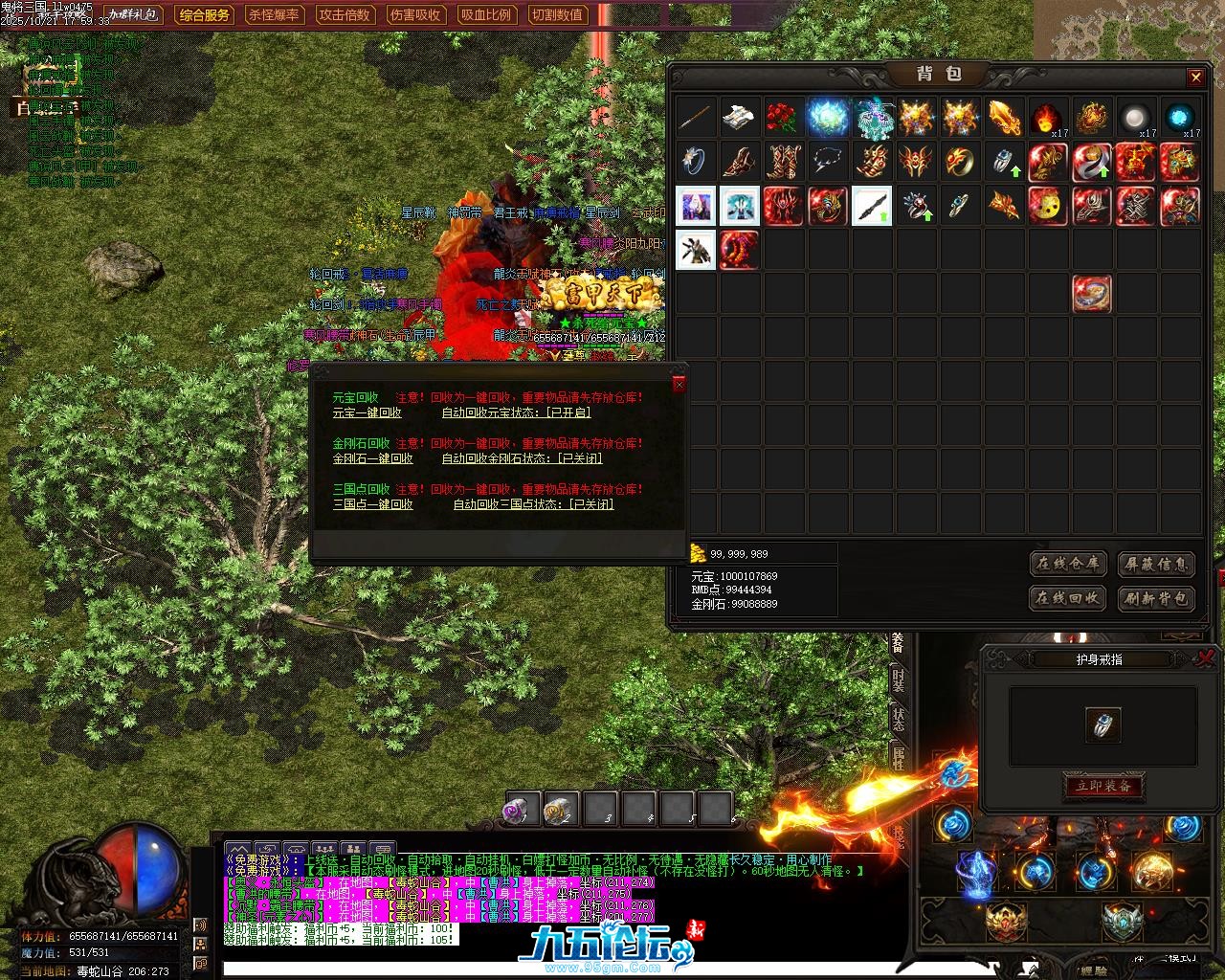This screenshot has width=1225, height=980.
Task: Click 元宝一键回收 link
Action: [x=367, y=412]
